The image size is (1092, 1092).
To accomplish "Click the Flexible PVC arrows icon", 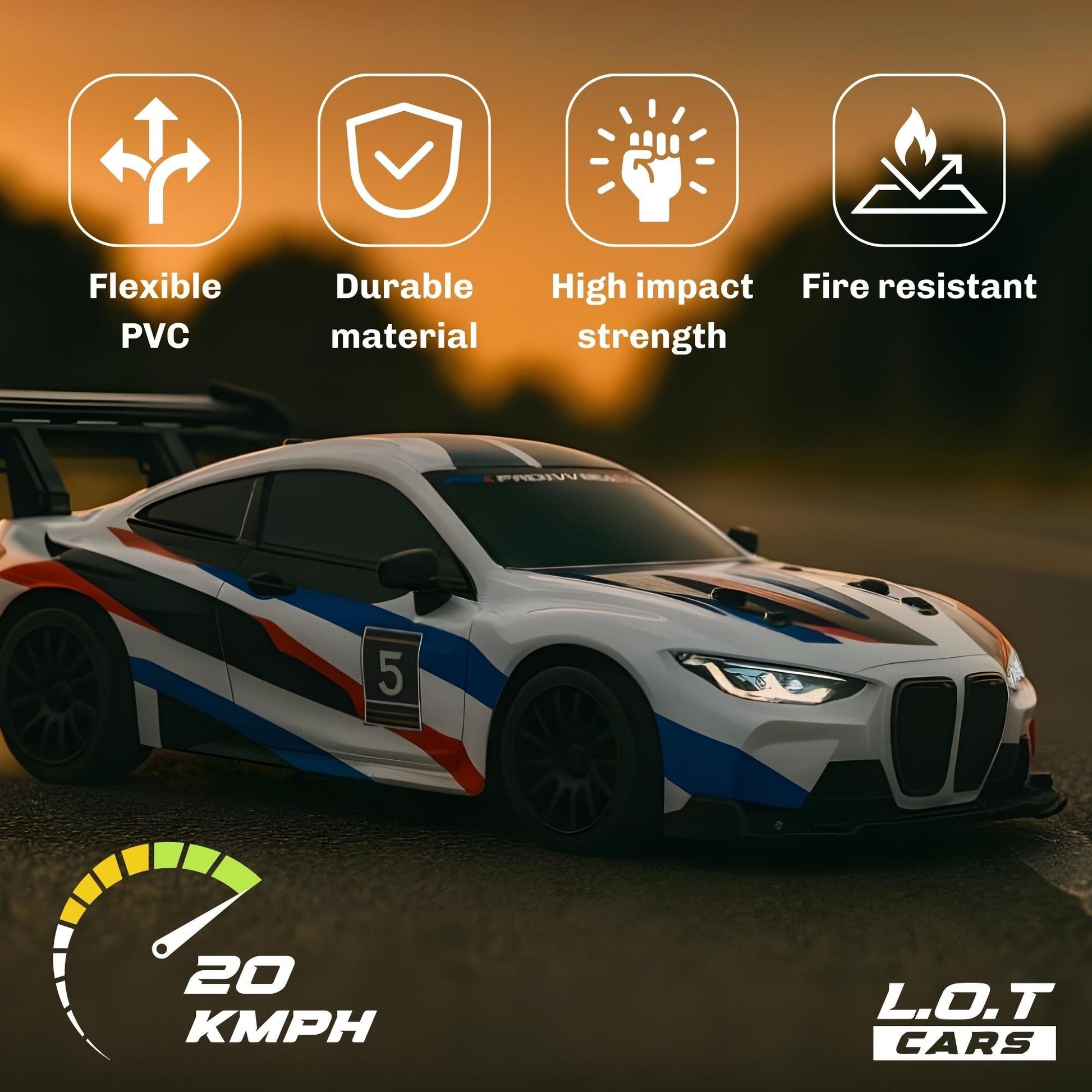I will point(155,160).
